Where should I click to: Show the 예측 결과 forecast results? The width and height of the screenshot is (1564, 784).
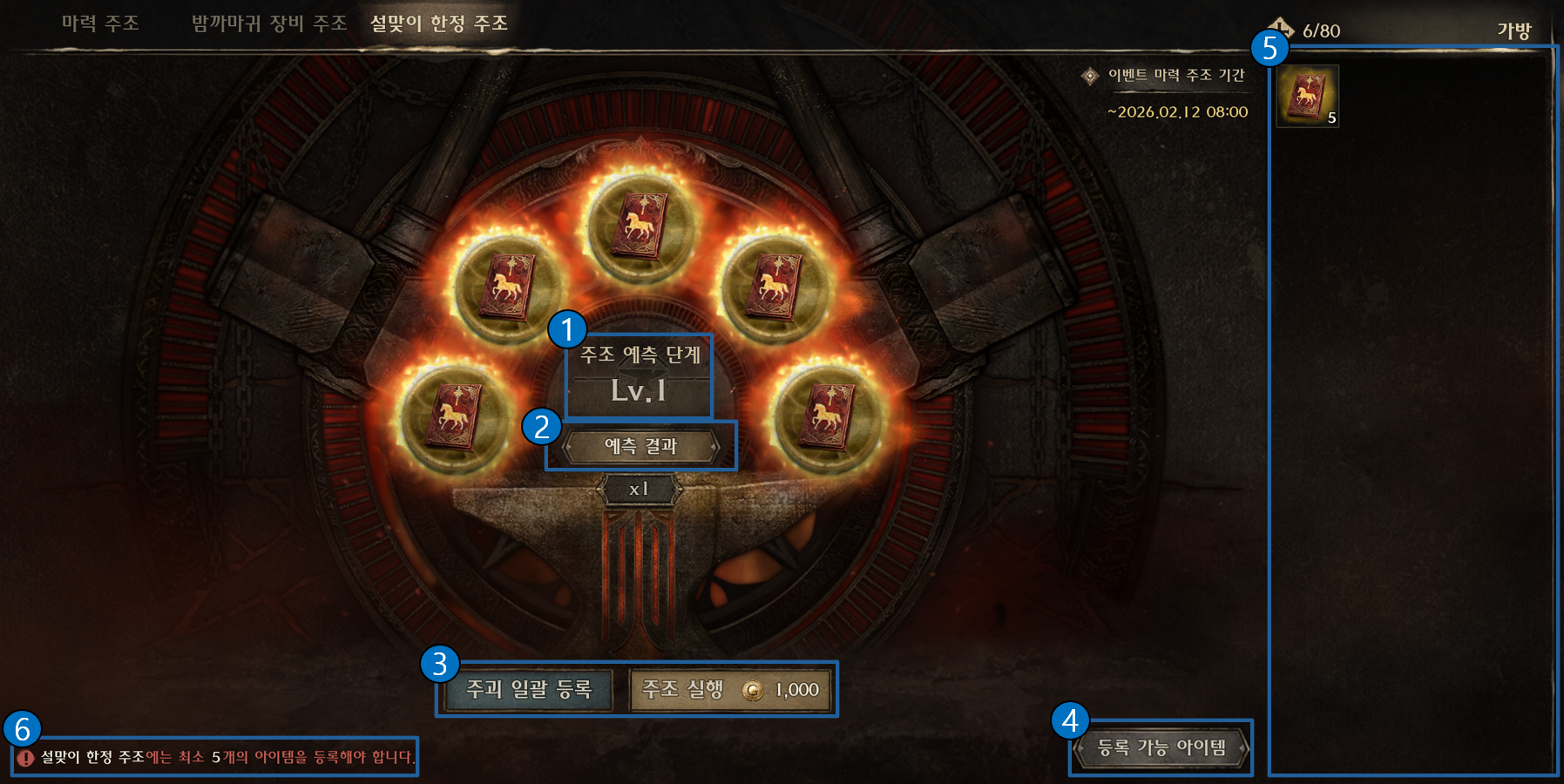[640, 447]
